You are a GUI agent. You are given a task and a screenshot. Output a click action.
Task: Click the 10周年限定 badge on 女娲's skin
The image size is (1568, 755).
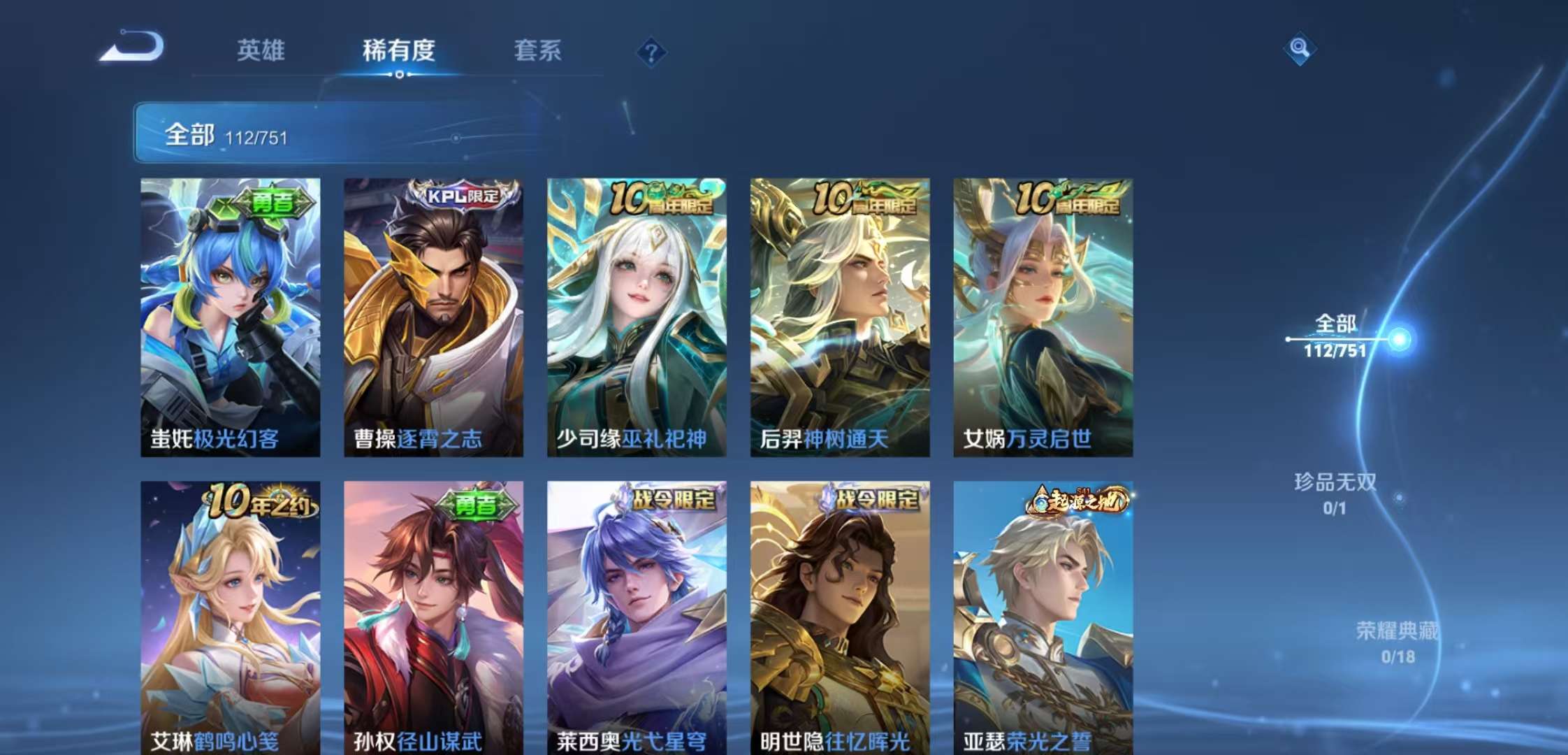(x=1069, y=199)
